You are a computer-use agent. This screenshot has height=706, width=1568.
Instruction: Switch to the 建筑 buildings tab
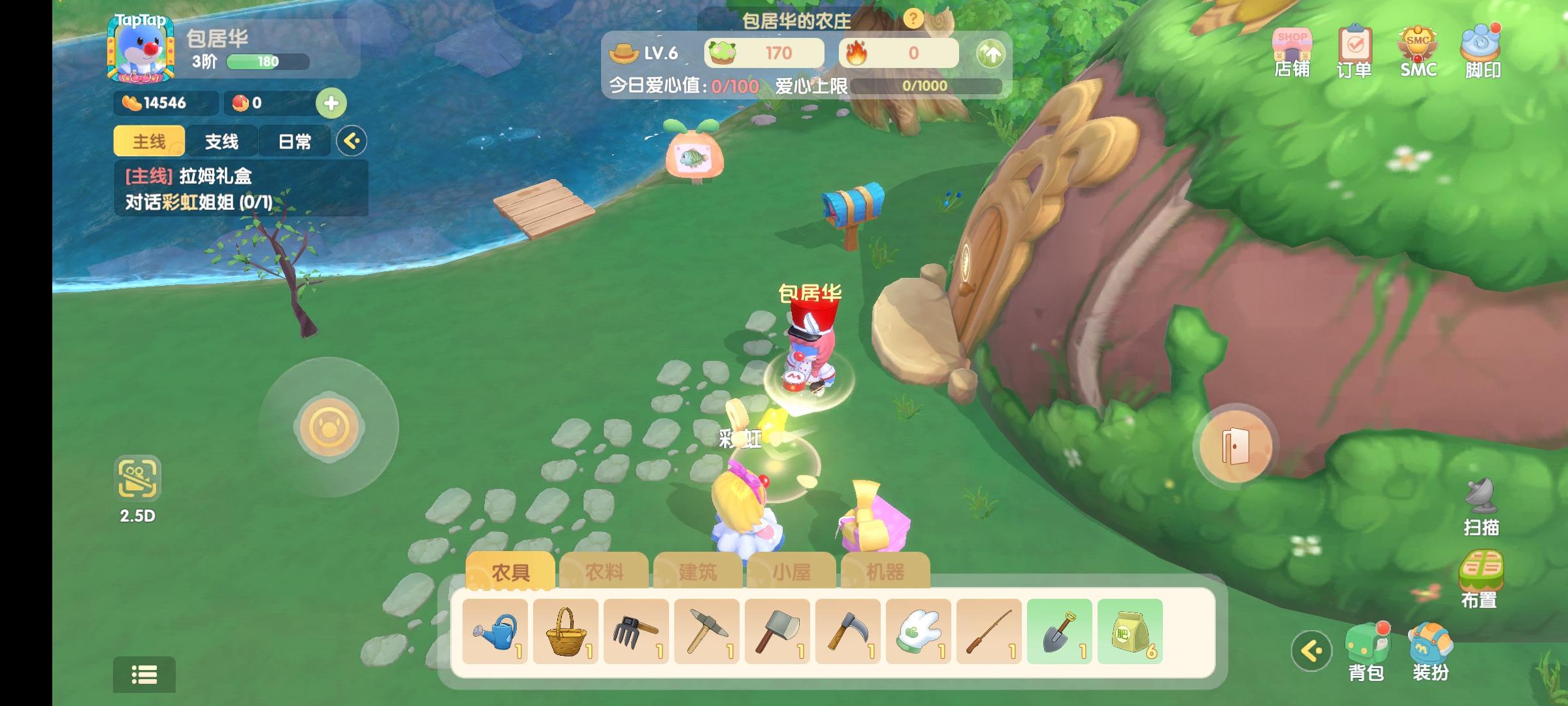coord(698,572)
